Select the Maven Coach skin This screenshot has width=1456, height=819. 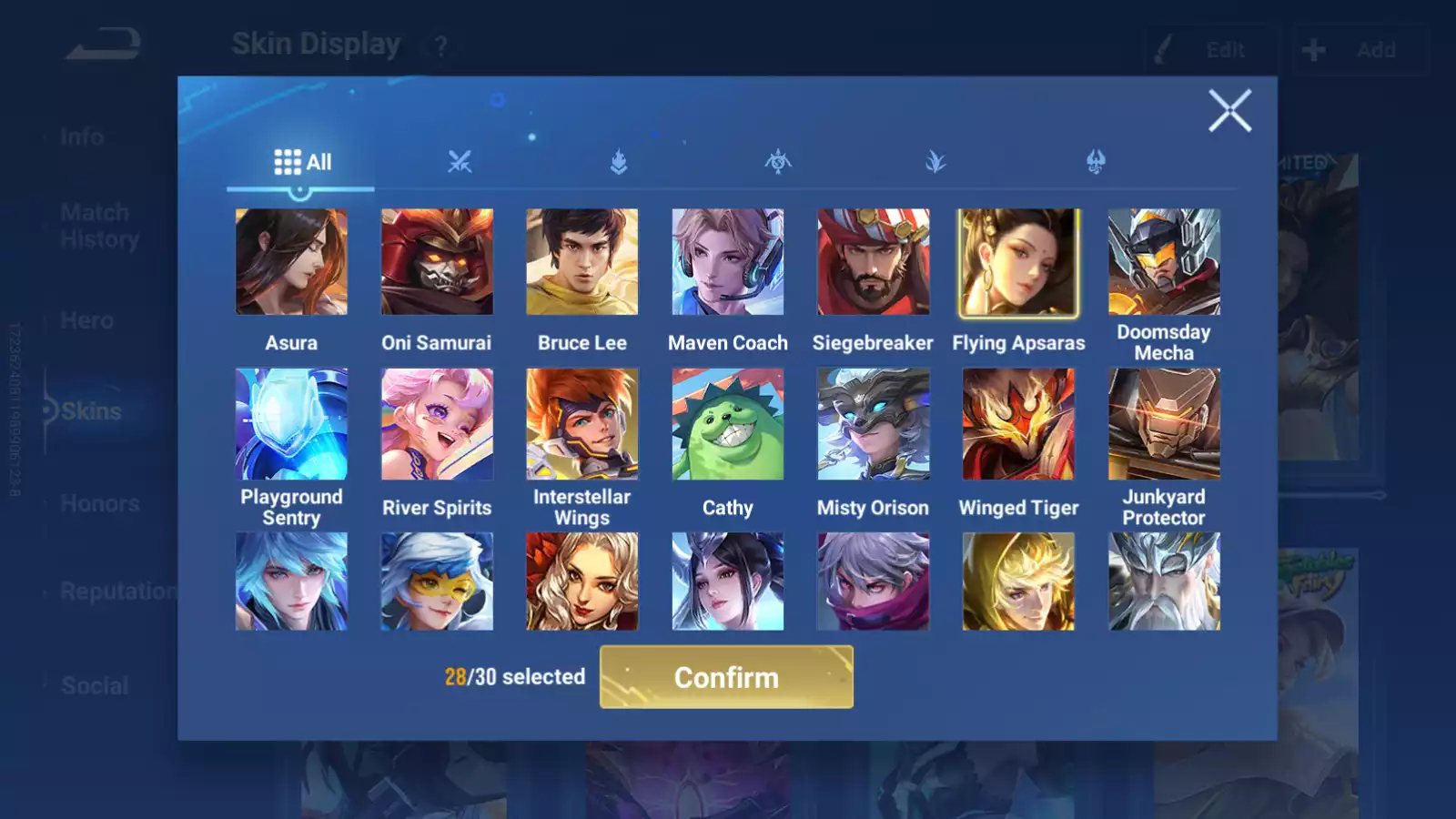[x=728, y=262]
